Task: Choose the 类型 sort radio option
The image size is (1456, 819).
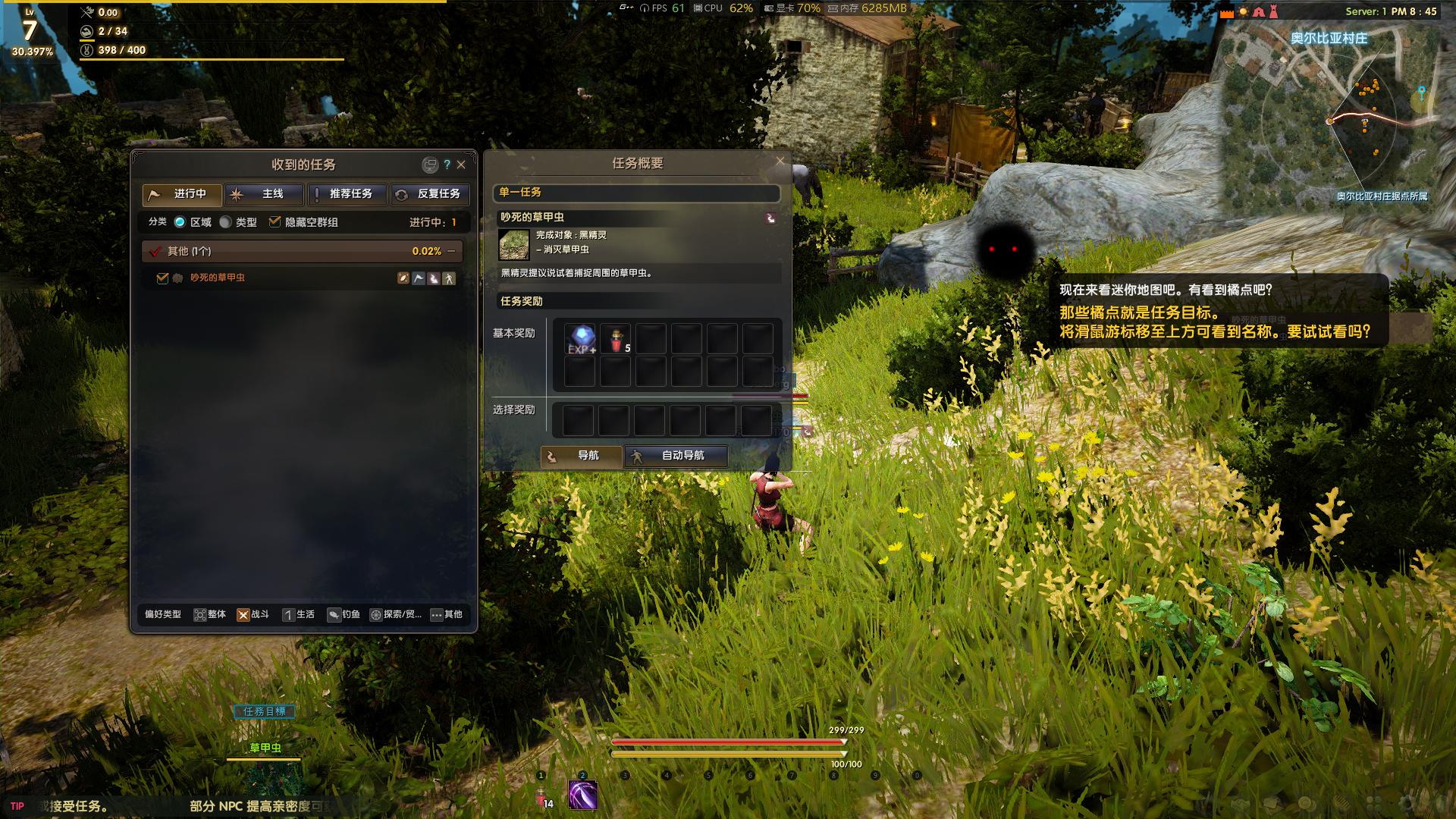Action: 226,222
